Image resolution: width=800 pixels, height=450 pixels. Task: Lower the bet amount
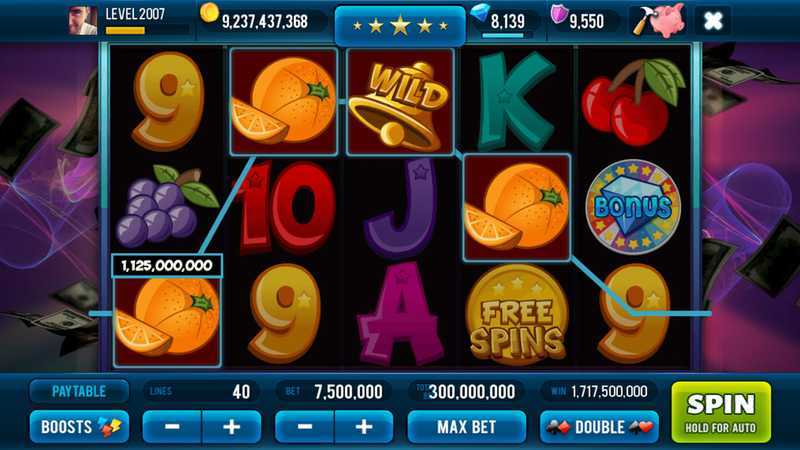click(x=305, y=427)
